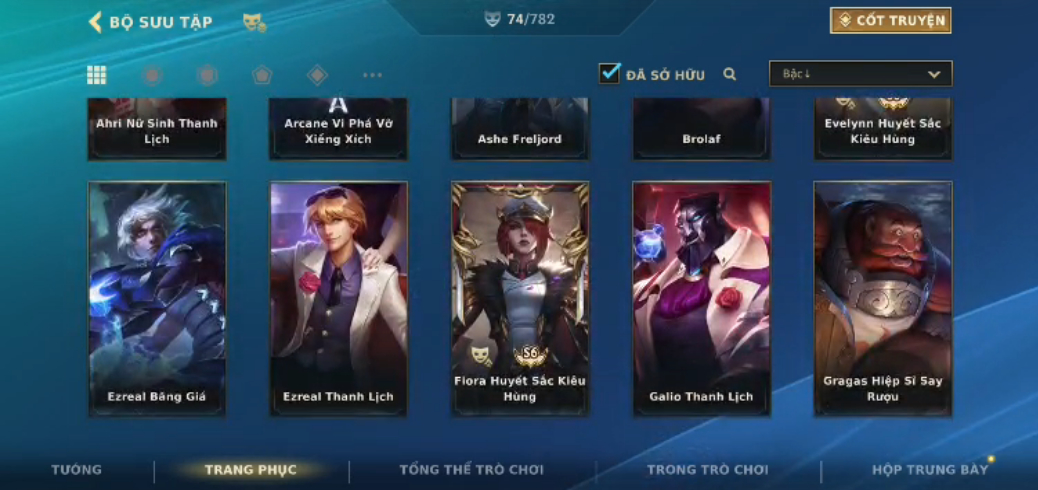Image resolution: width=1038 pixels, height=490 pixels.
Task: Open the Bậc sort dropdown
Action: tap(860, 74)
